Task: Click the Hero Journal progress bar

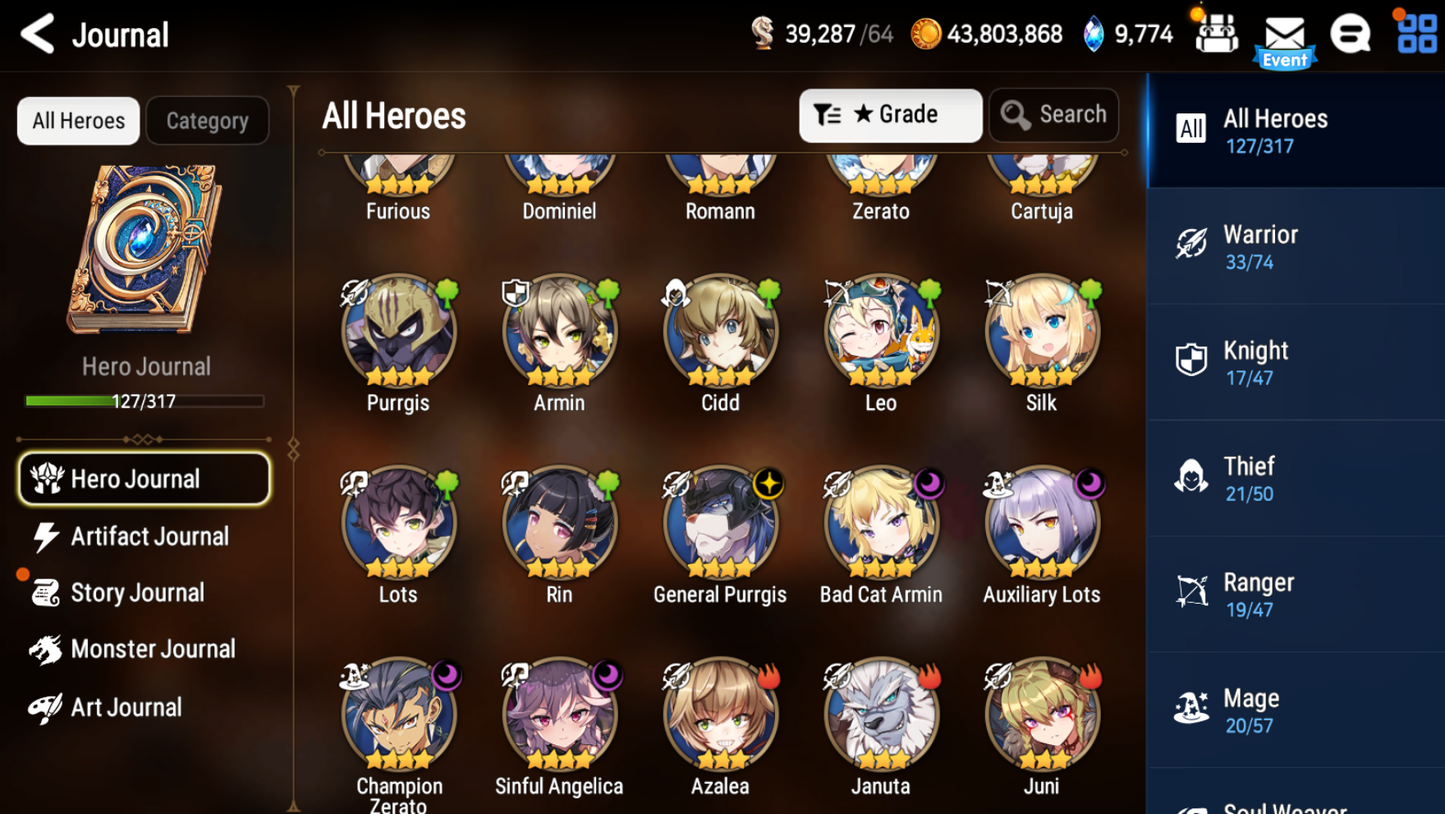Action: [x=146, y=401]
